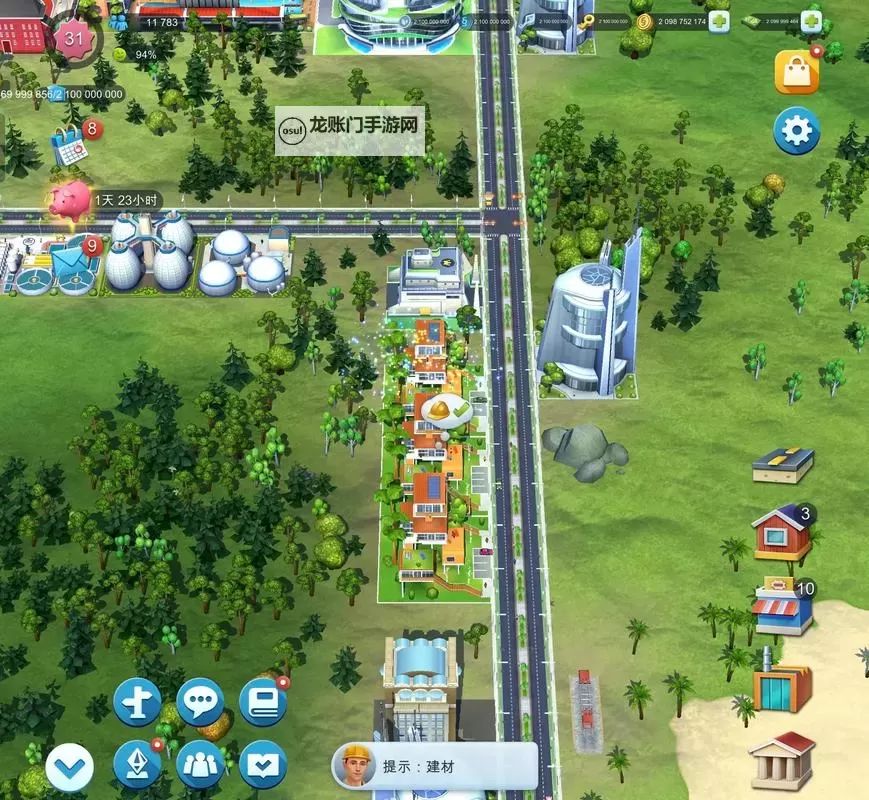Select the road building tool

point(782,465)
